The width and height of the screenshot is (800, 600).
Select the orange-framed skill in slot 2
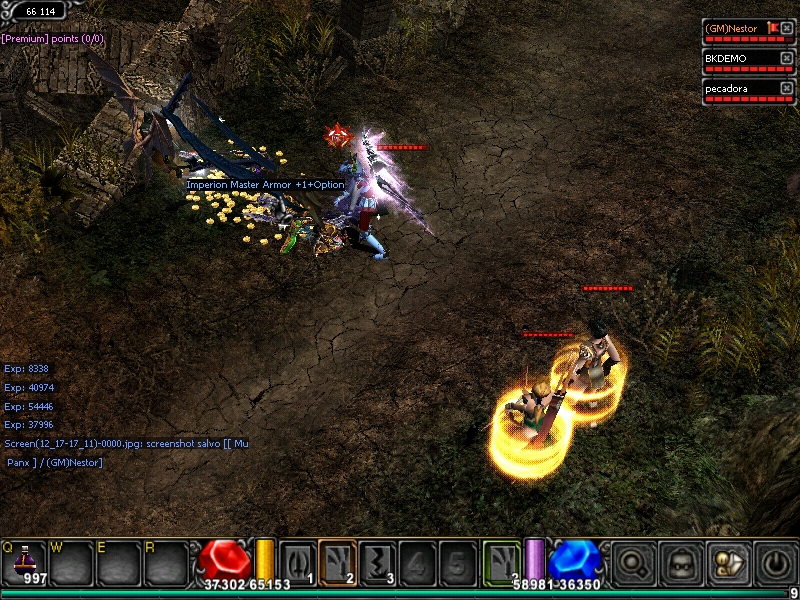[338, 562]
